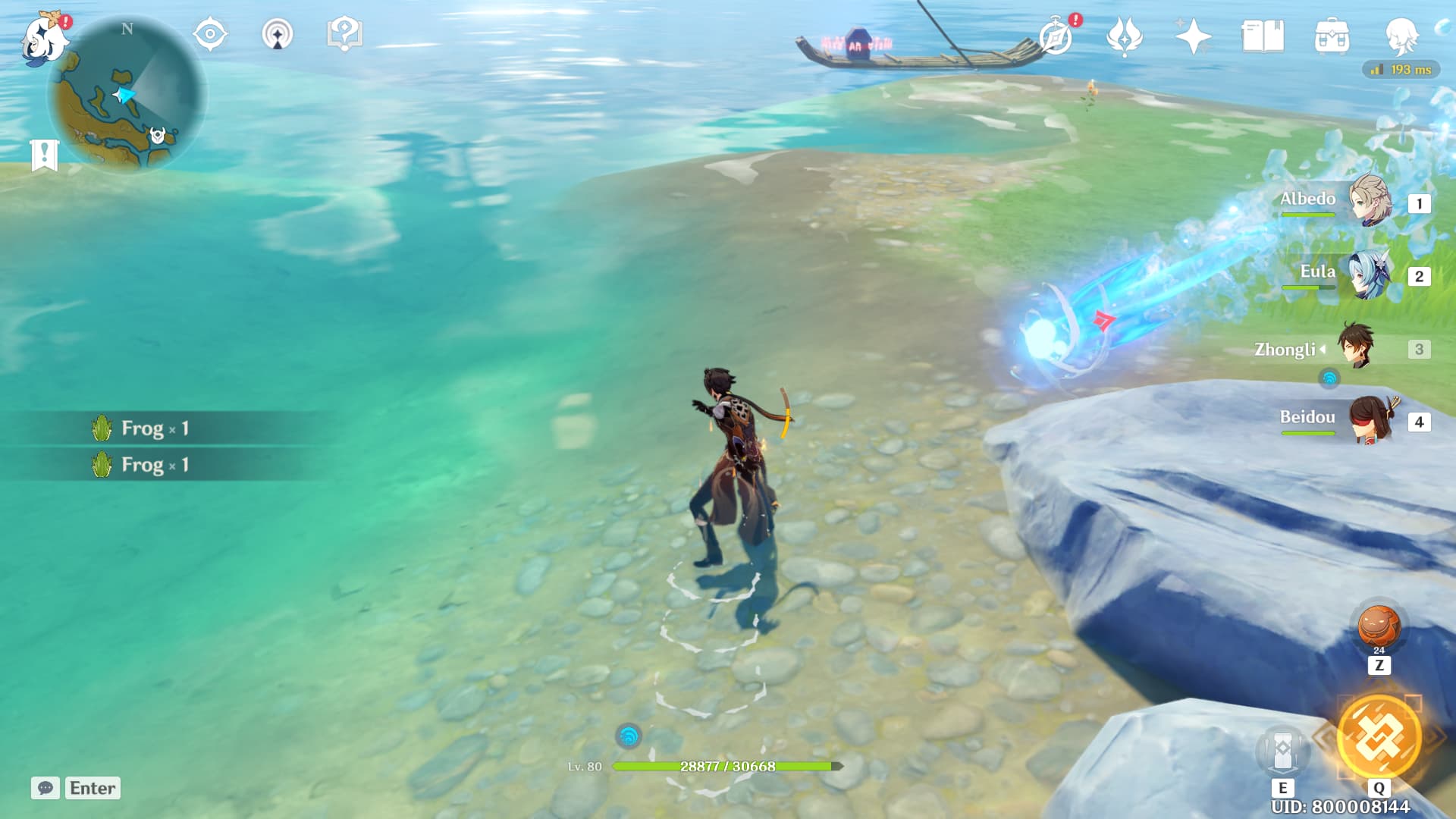Open the Inventory backpack icon

[x=1332, y=36]
